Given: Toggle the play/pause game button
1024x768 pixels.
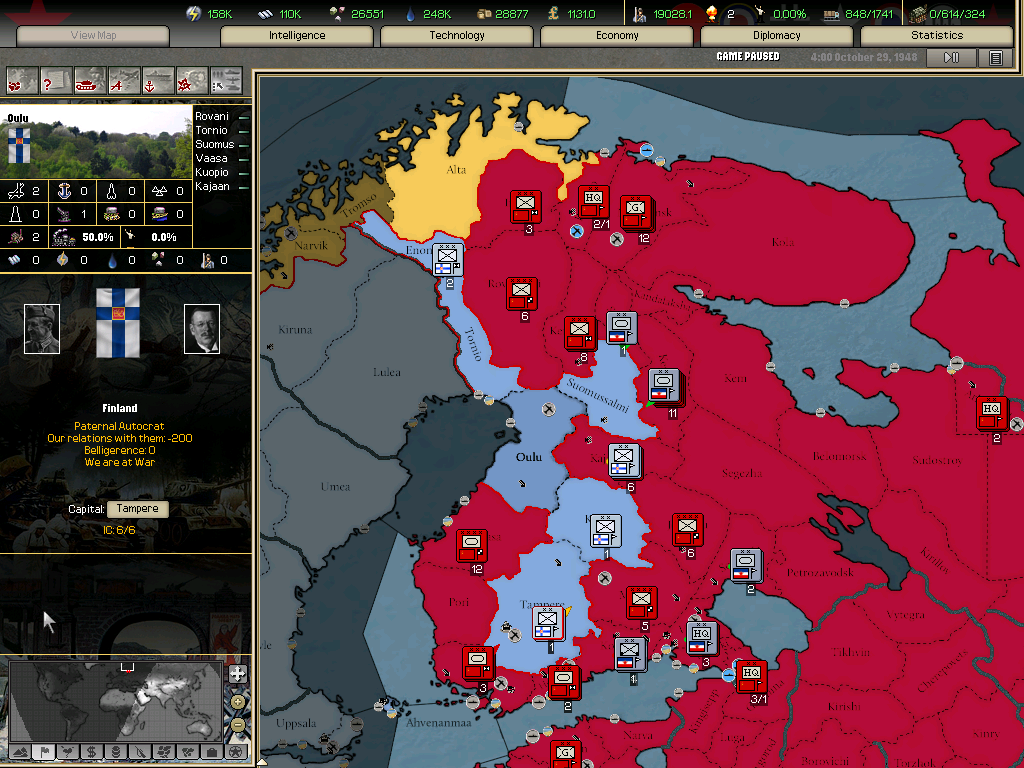Looking at the screenshot, I should tap(951, 58).
